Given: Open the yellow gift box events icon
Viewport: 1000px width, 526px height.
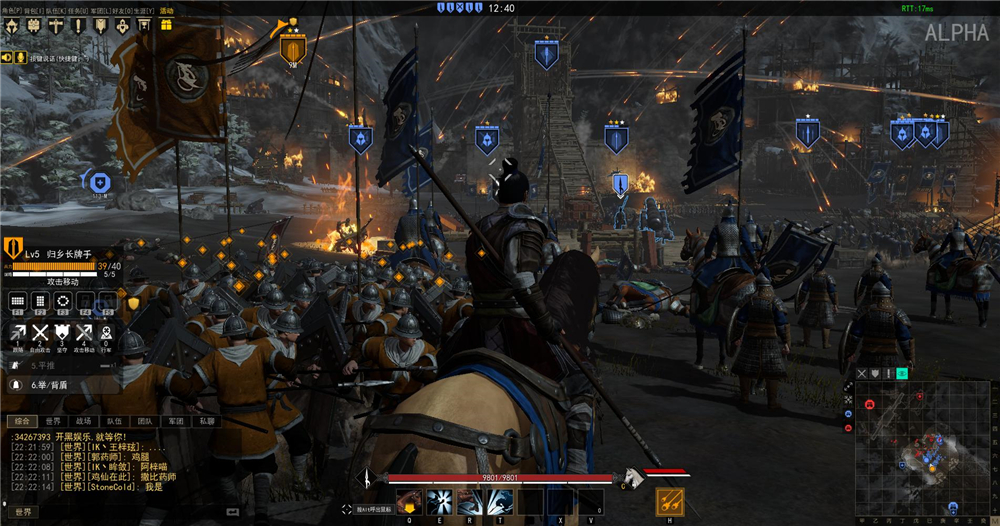Looking at the screenshot, I should (166, 26).
